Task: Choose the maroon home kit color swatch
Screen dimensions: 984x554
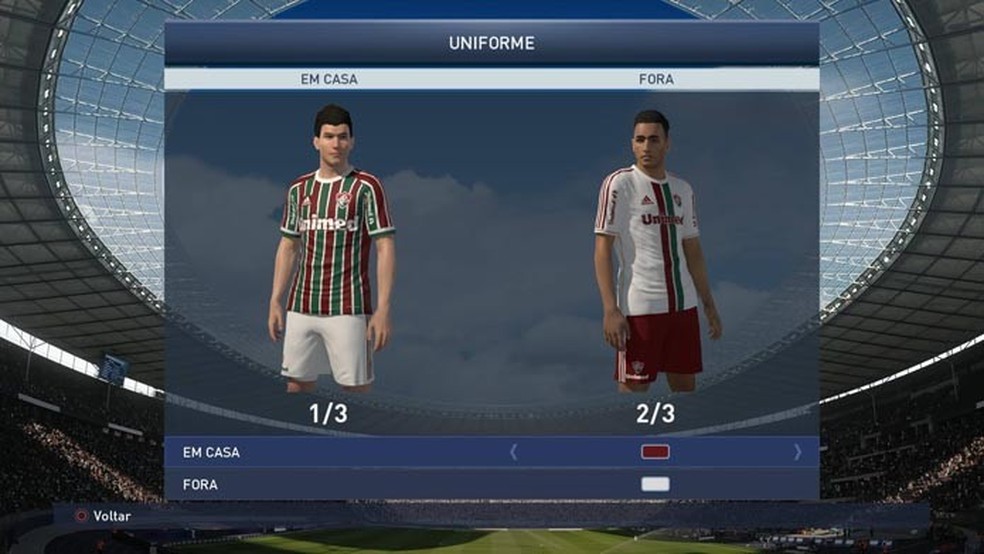Action: point(655,452)
